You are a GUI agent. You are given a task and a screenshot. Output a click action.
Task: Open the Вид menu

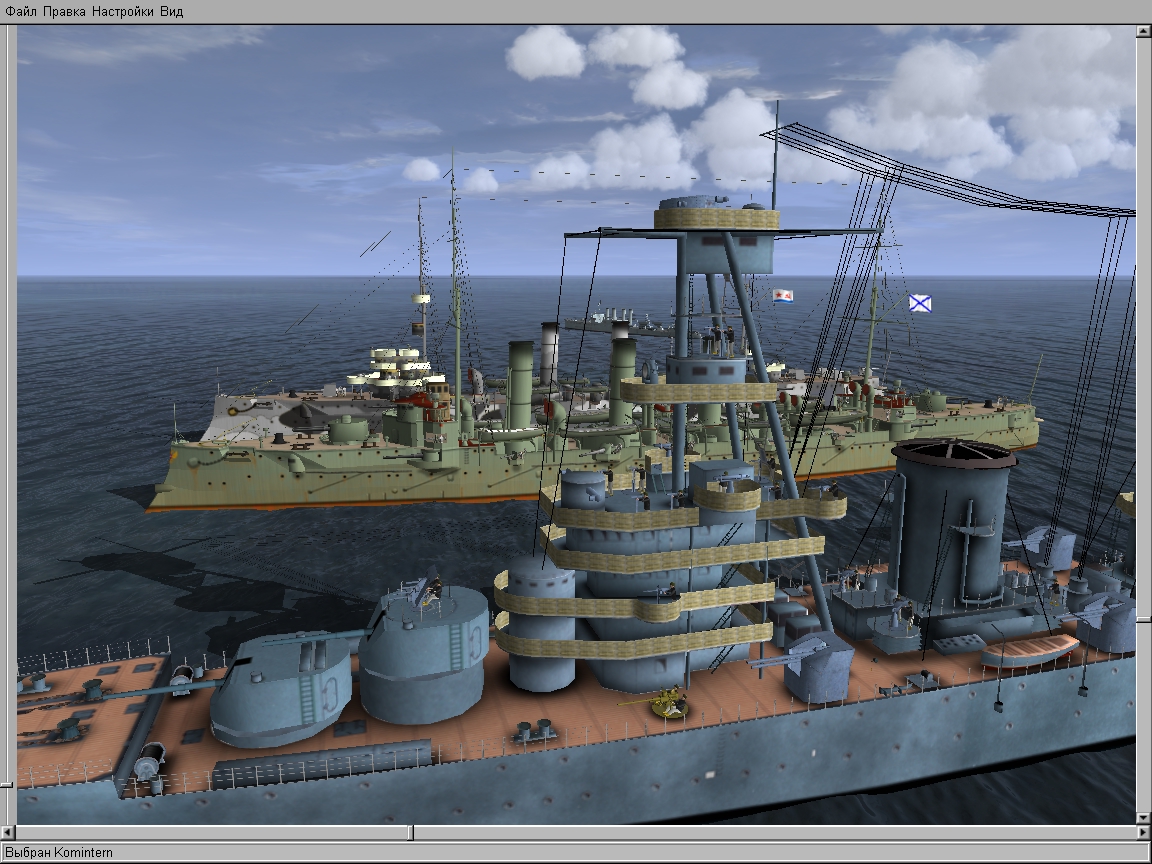click(x=171, y=12)
